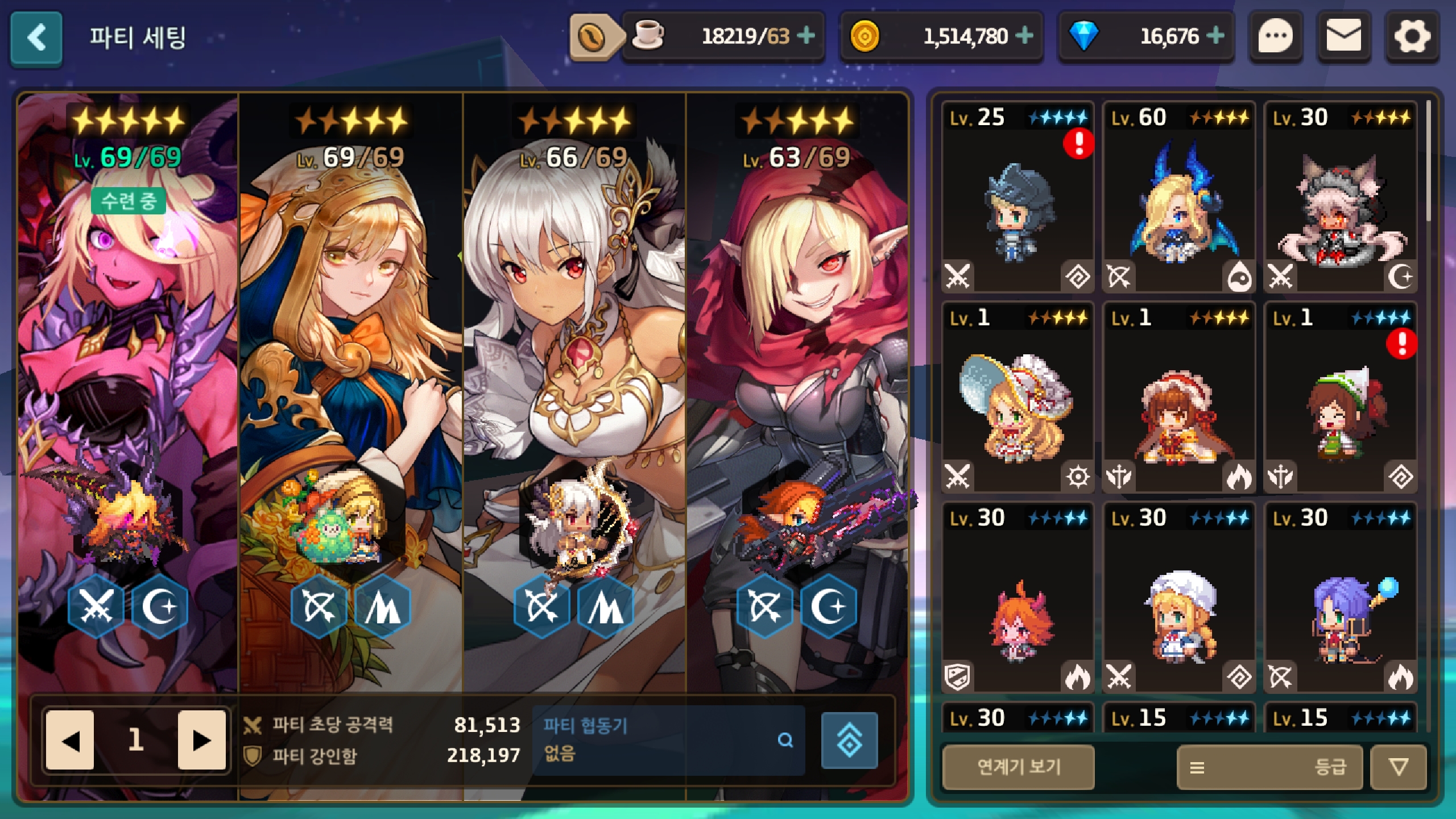Switch to the next party number
Screen dimensions: 1456x819
tap(201, 739)
